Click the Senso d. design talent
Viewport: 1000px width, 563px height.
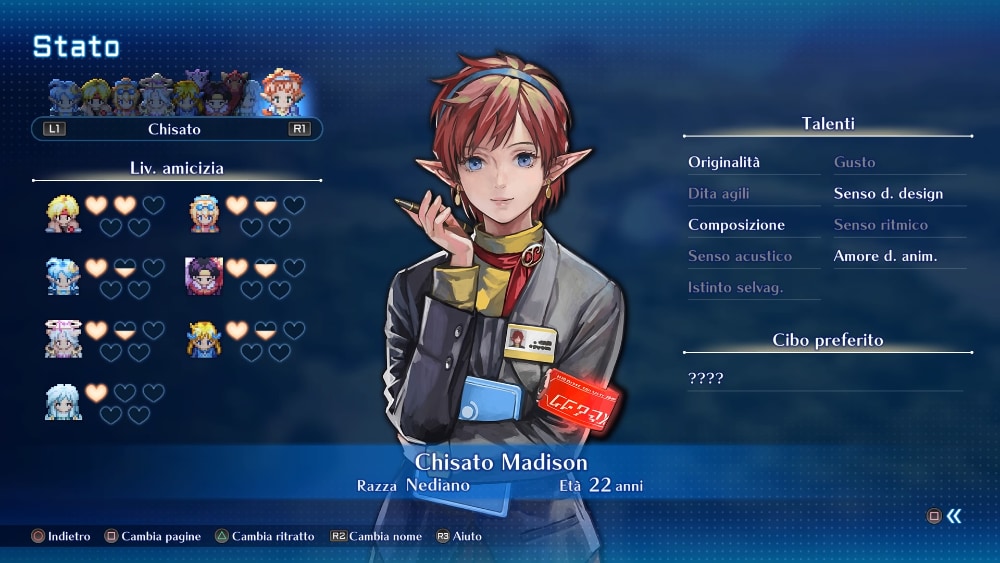coord(888,194)
